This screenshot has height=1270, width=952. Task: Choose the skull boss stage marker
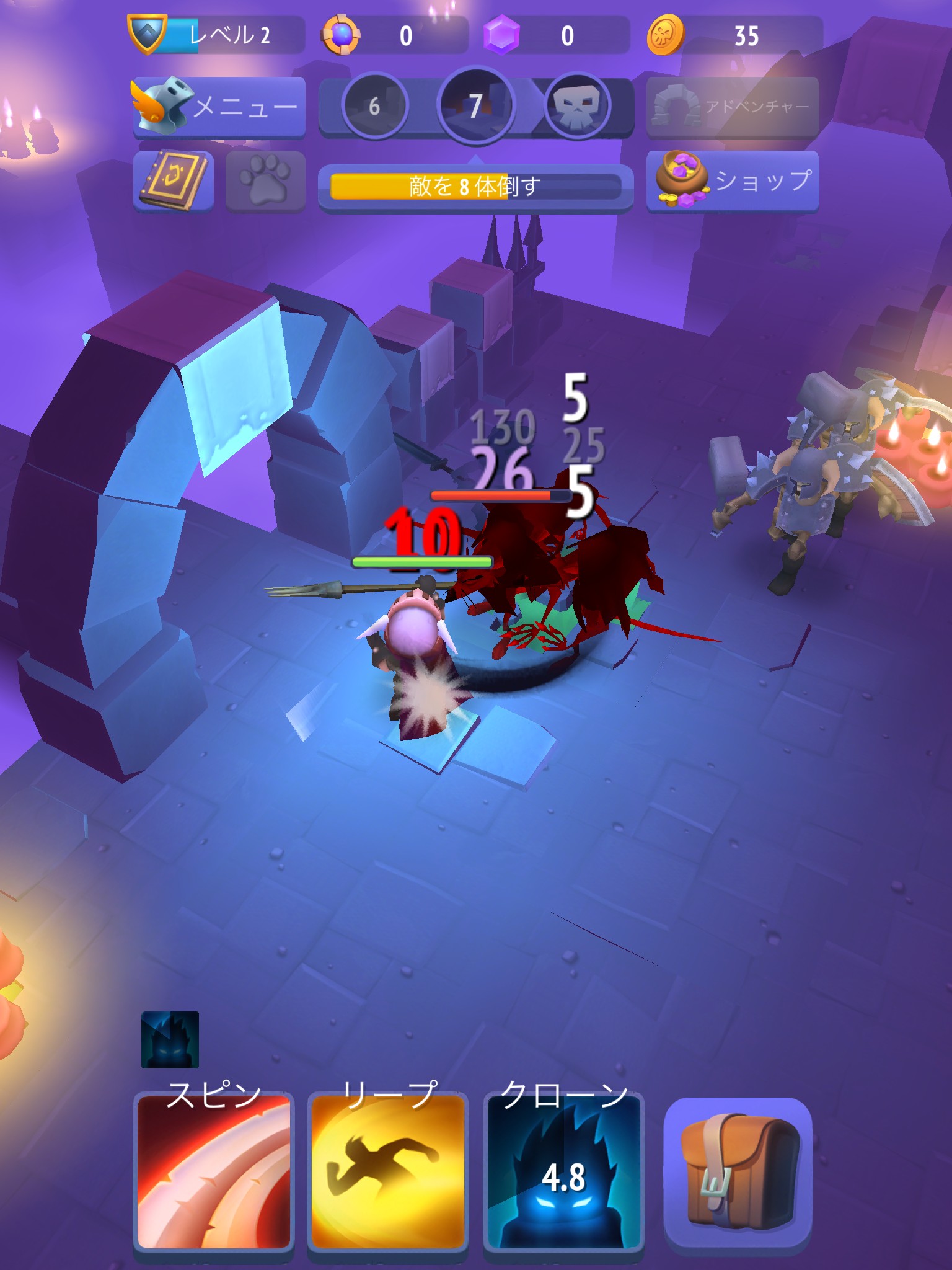pyautogui.click(x=577, y=107)
